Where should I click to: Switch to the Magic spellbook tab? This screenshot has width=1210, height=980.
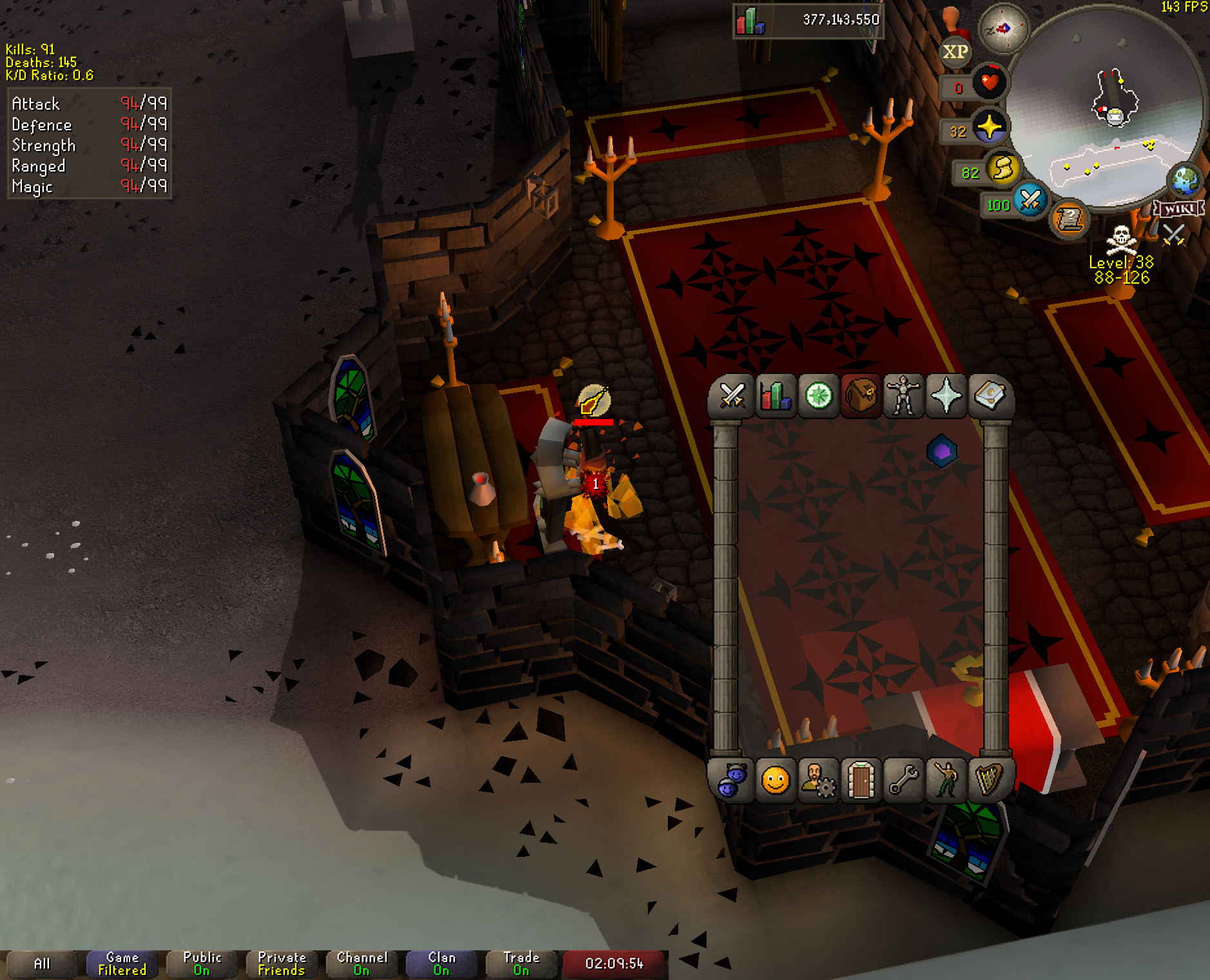(989, 395)
